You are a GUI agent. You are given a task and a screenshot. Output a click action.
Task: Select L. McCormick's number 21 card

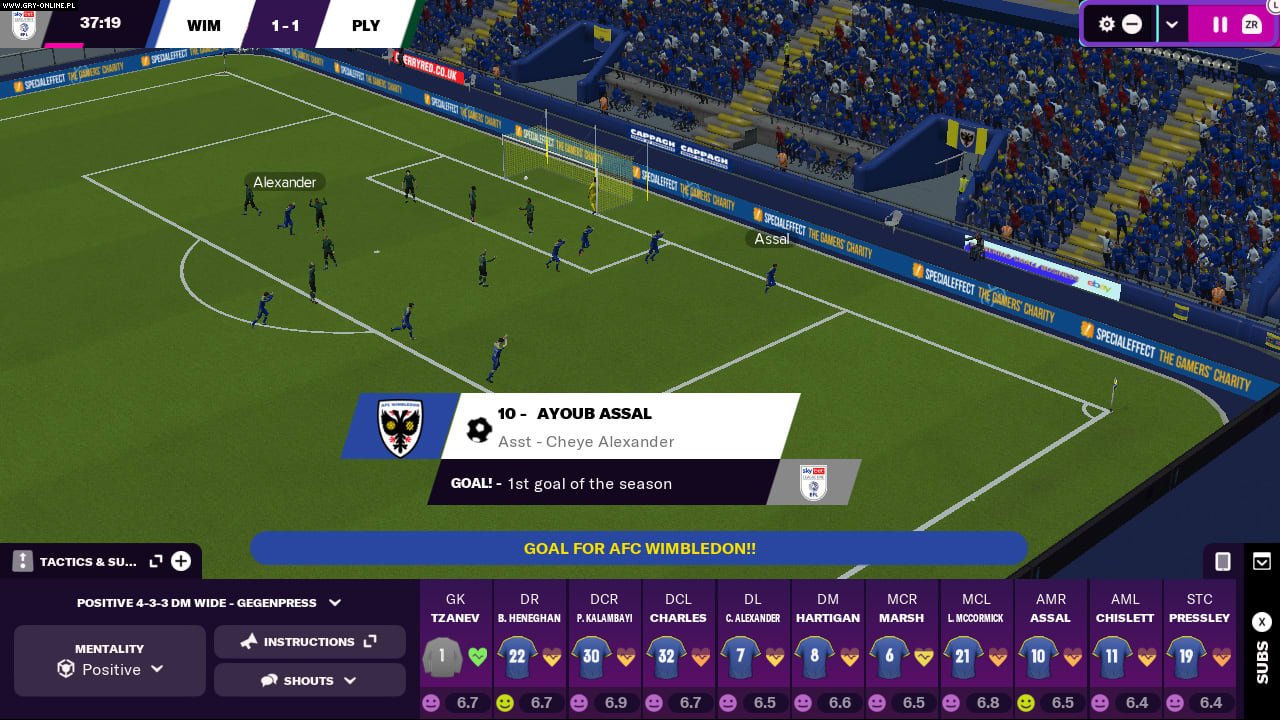pyautogui.click(x=976, y=650)
